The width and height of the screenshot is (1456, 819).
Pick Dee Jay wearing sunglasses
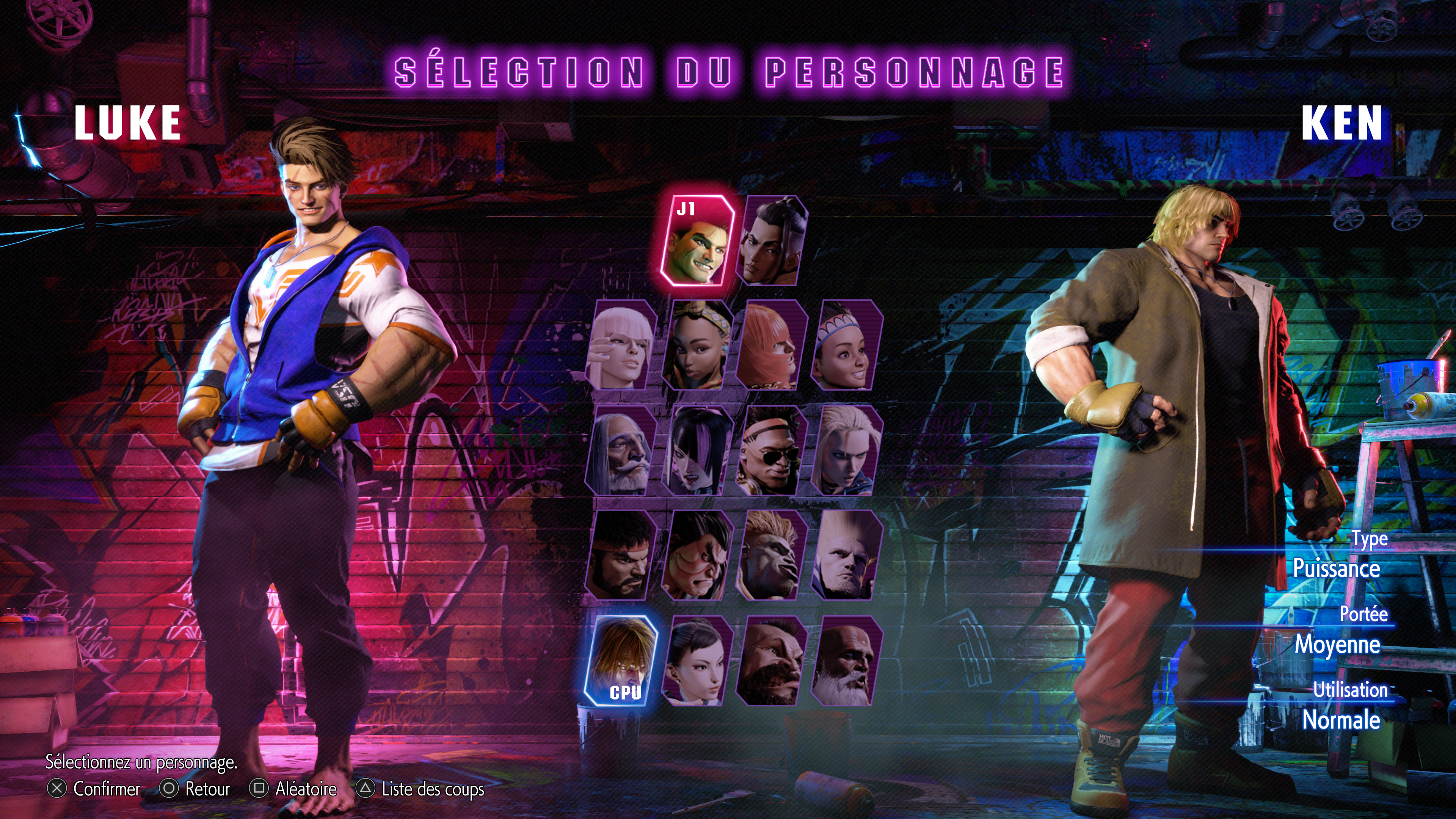[772, 450]
